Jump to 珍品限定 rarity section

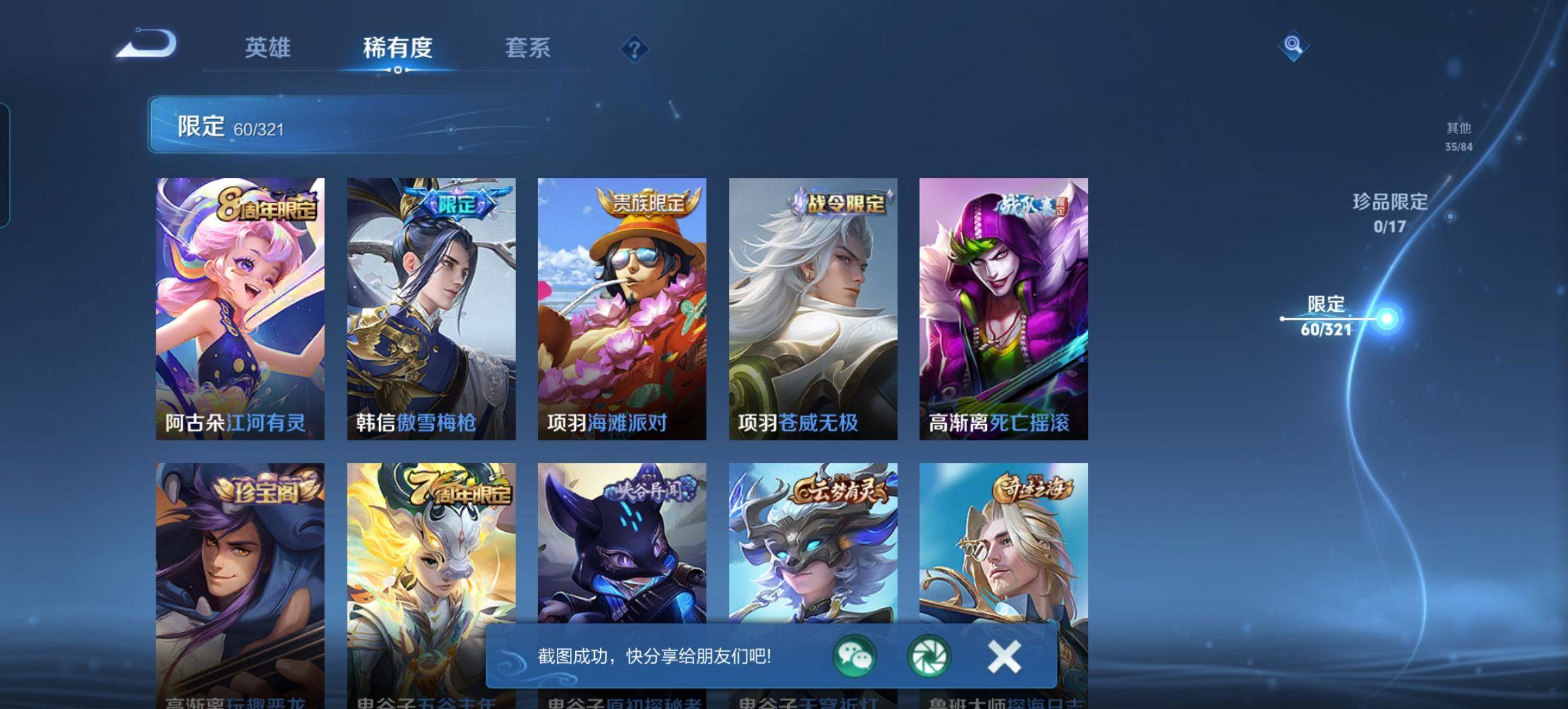click(x=1389, y=212)
